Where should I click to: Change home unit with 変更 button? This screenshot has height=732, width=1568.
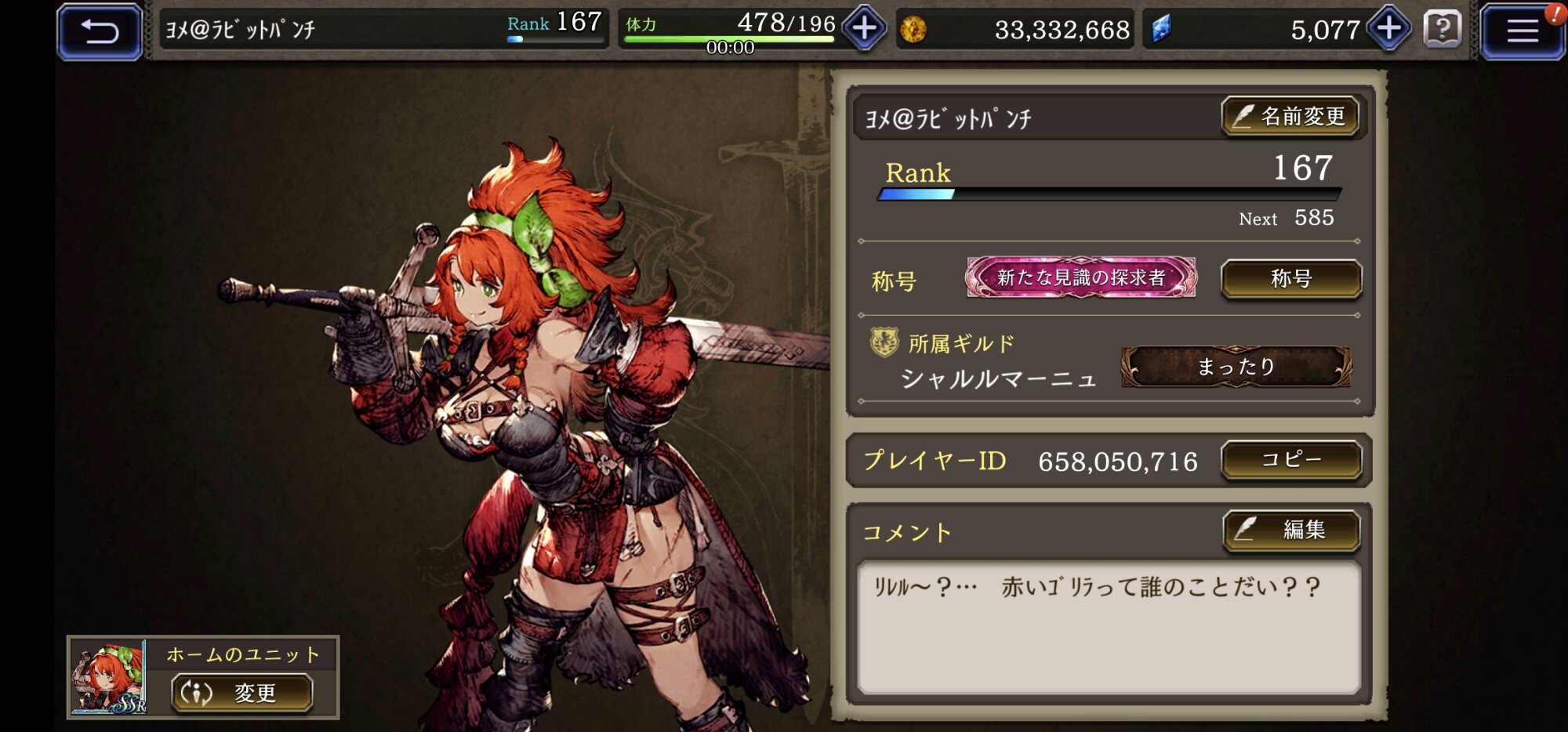pyautogui.click(x=242, y=693)
